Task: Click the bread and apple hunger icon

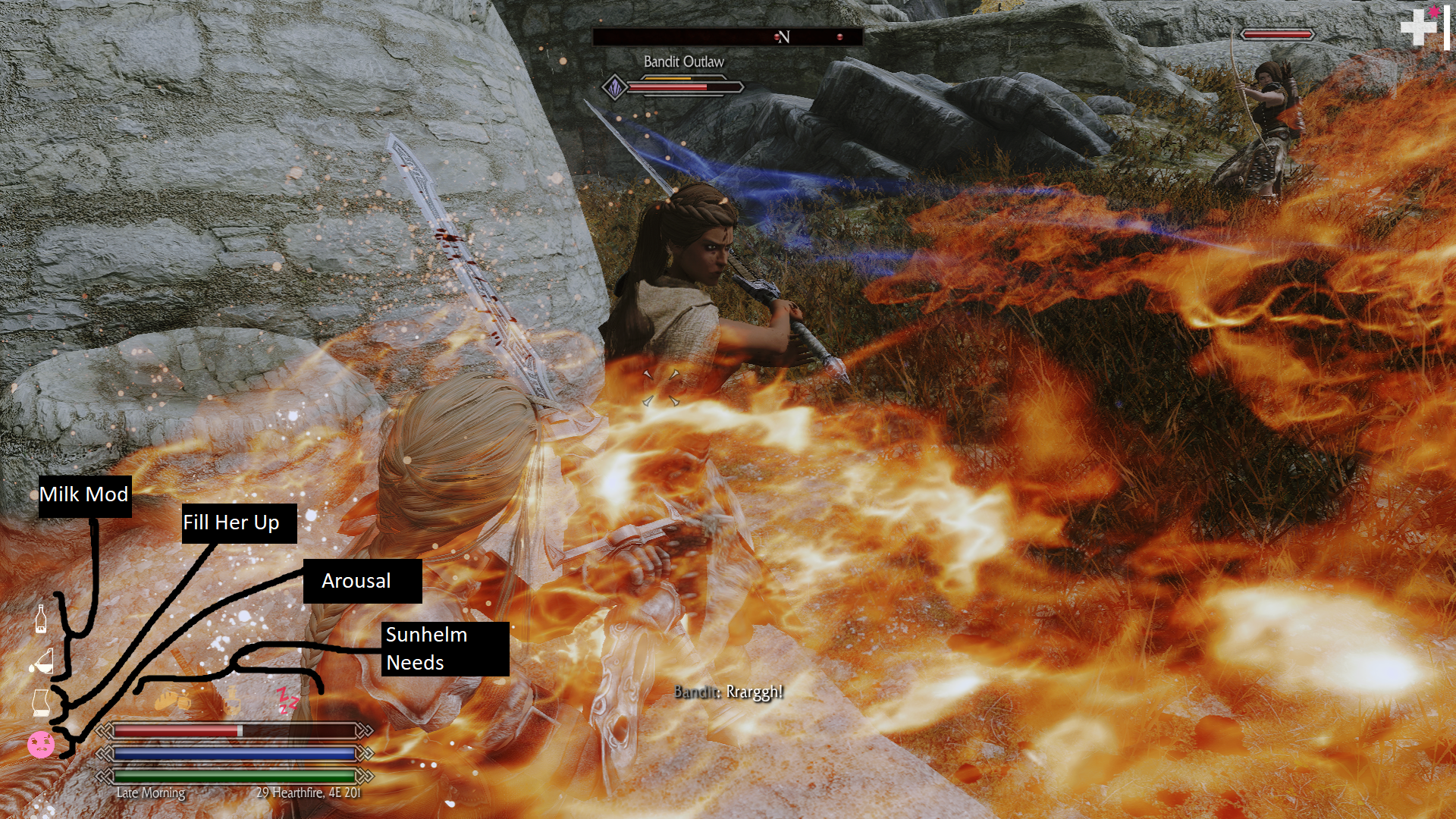Action: (171, 700)
